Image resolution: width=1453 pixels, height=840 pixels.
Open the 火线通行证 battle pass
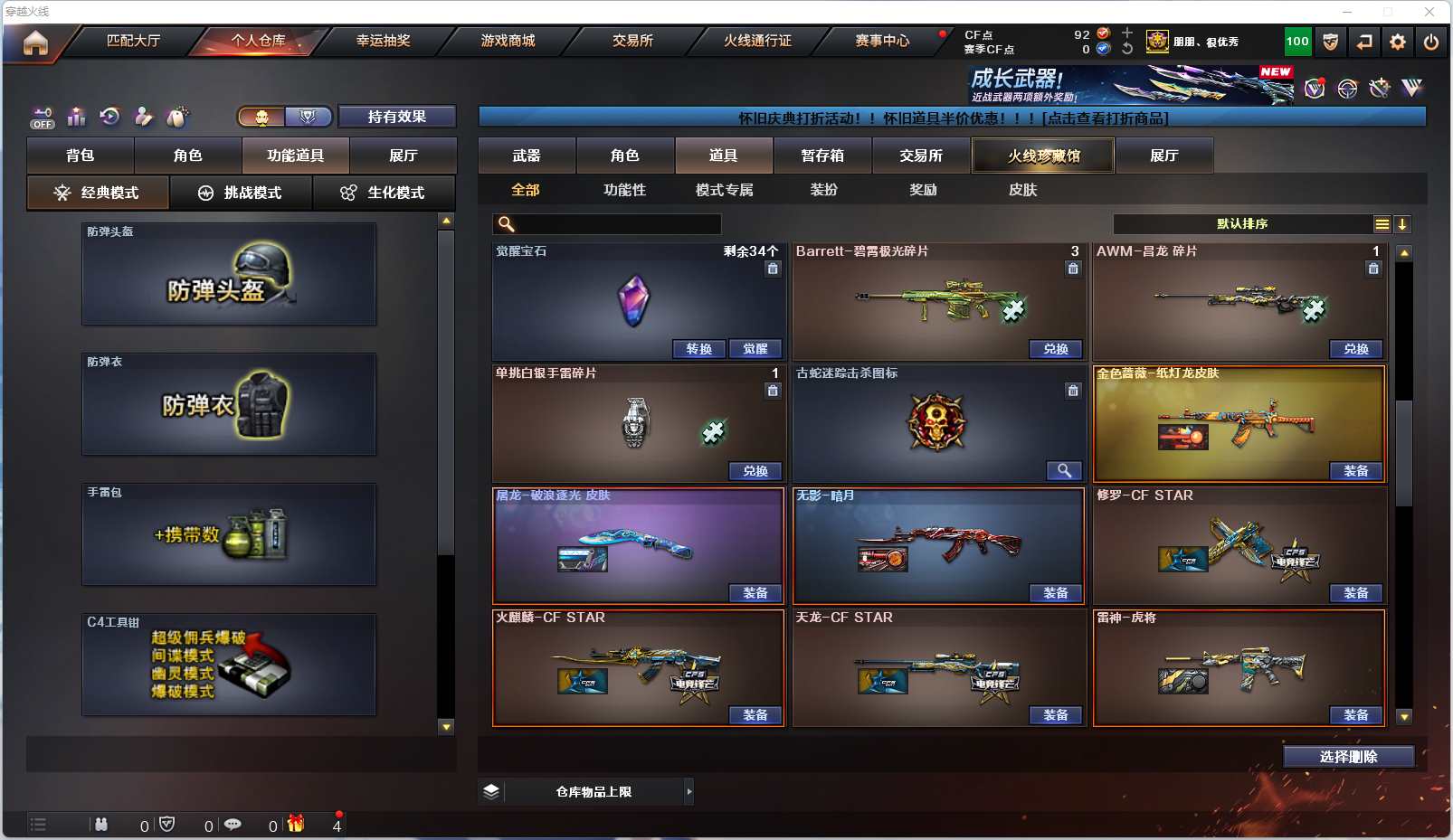coord(757,41)
